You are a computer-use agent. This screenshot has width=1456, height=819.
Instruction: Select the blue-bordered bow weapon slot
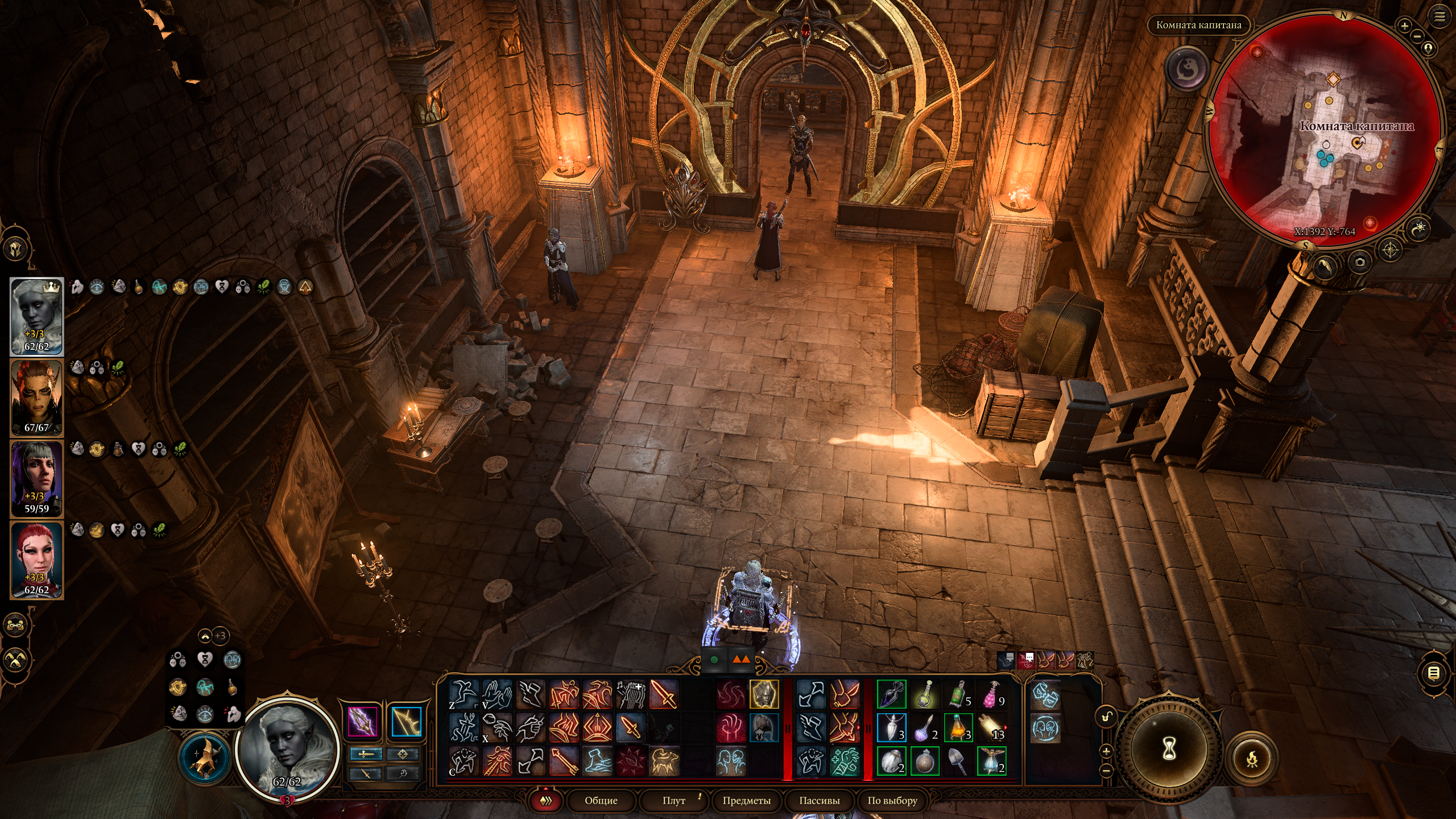(406, 721)
